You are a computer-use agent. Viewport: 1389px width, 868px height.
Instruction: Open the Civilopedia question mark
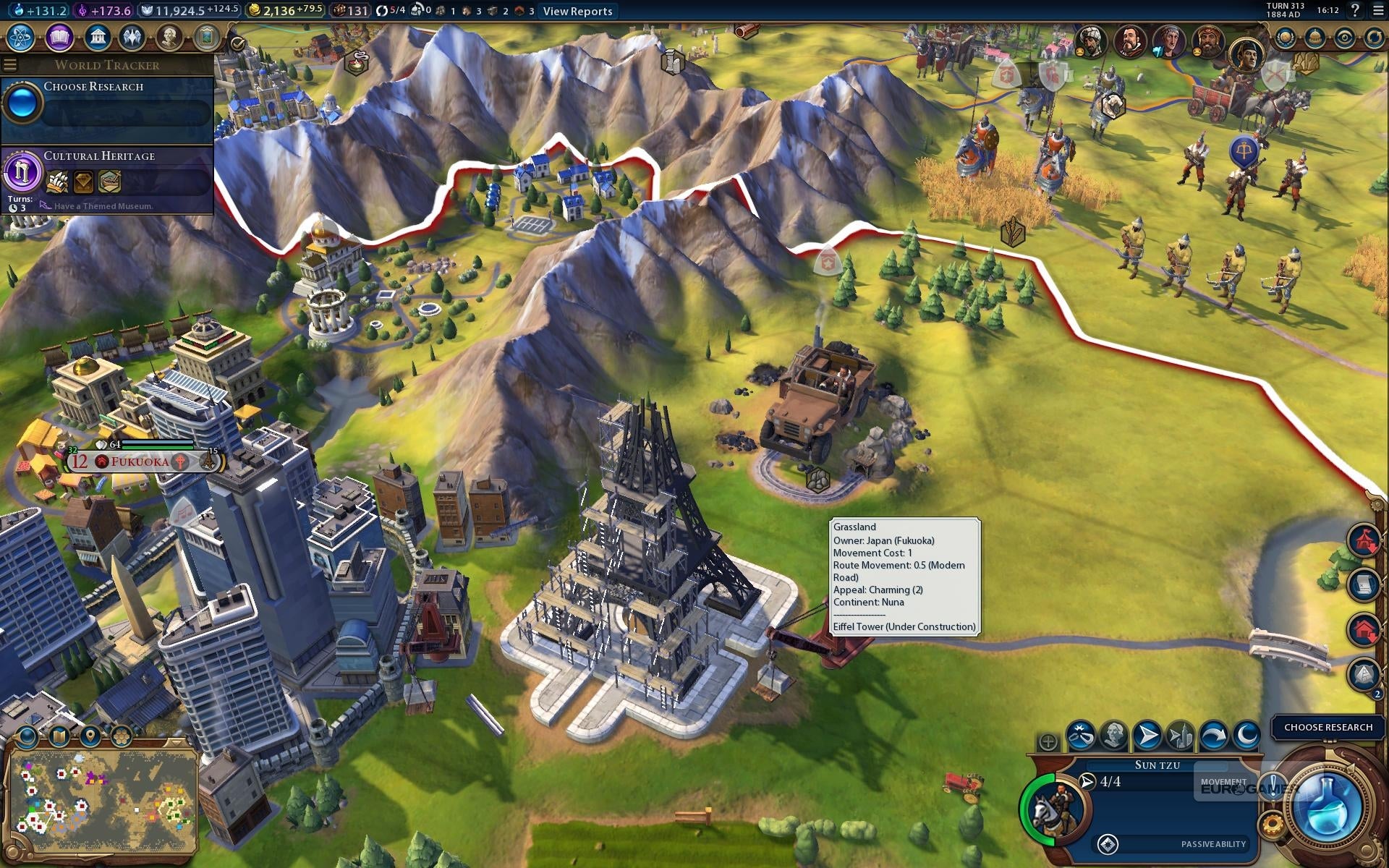tap(1355, 10)
